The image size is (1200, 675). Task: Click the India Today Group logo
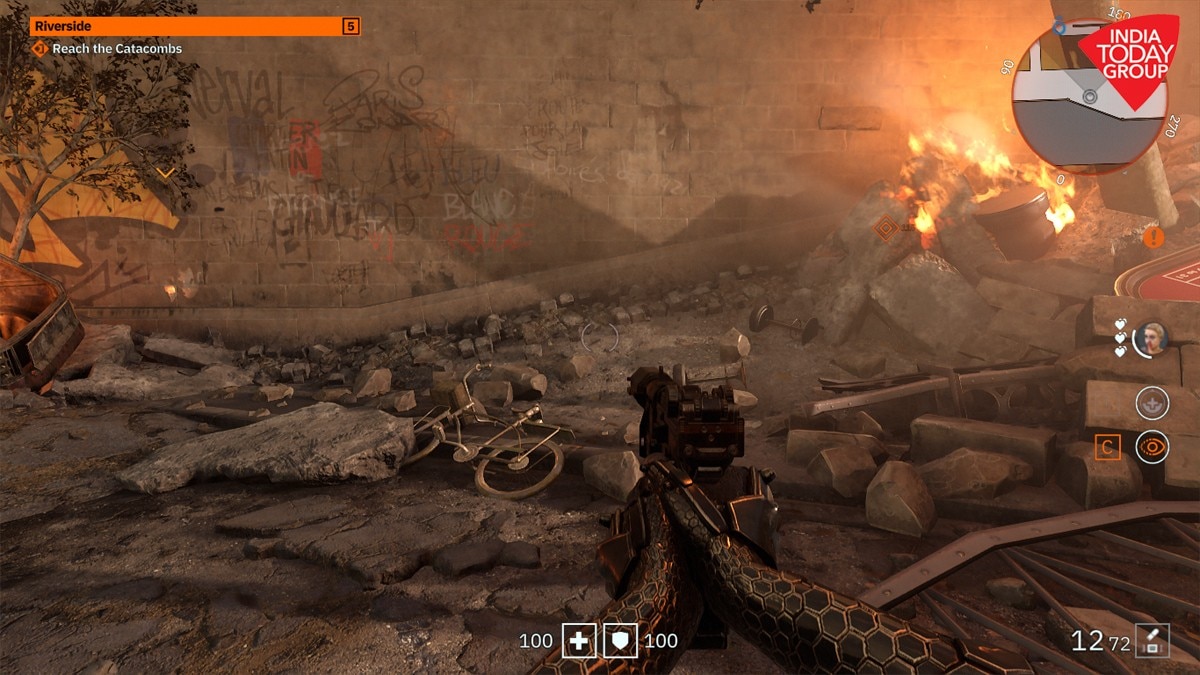(1133, 58)
